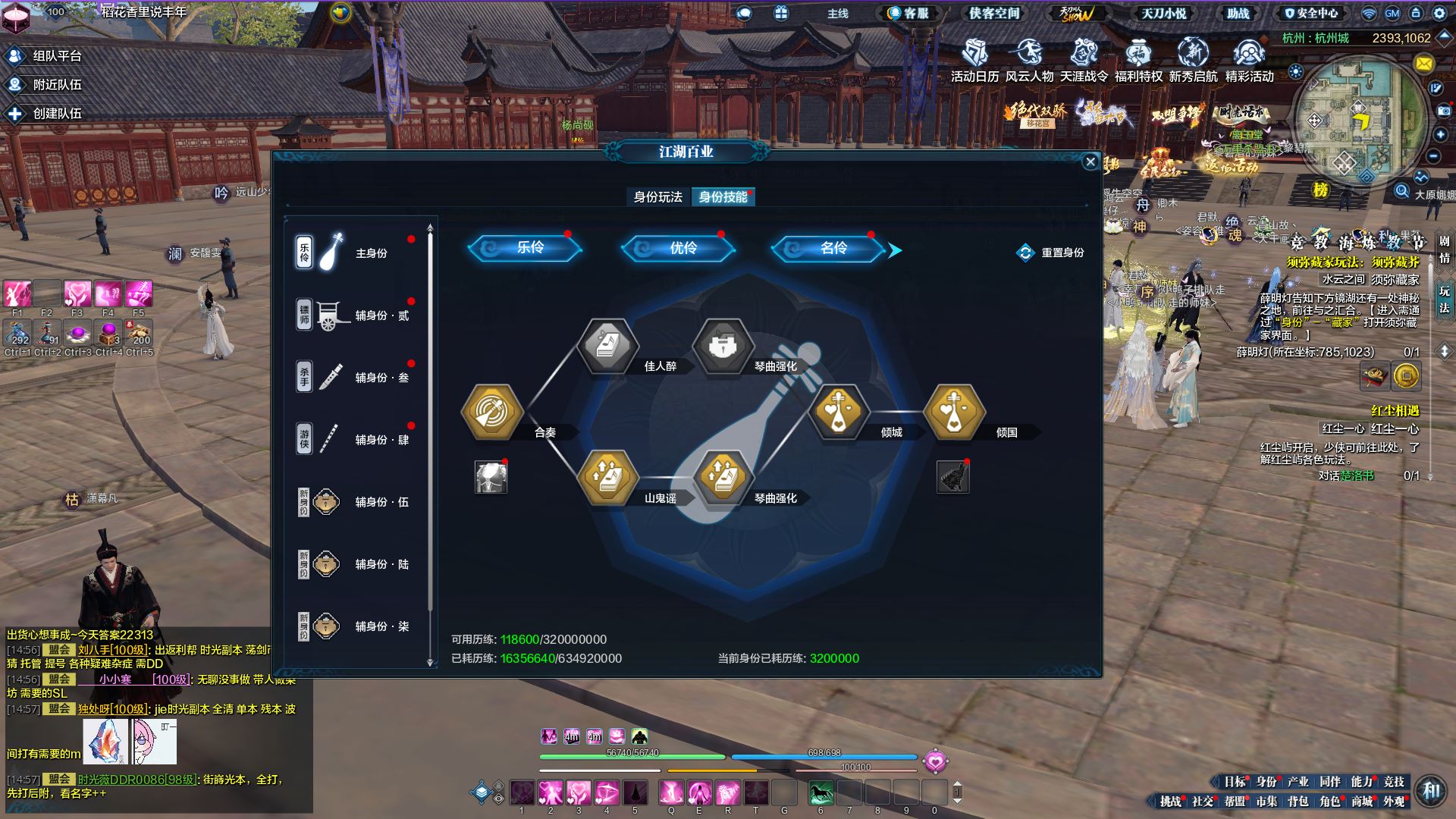Close the 江湖百业 panel
Viewport: 1456px width, 819px height.
point(1090,162)
